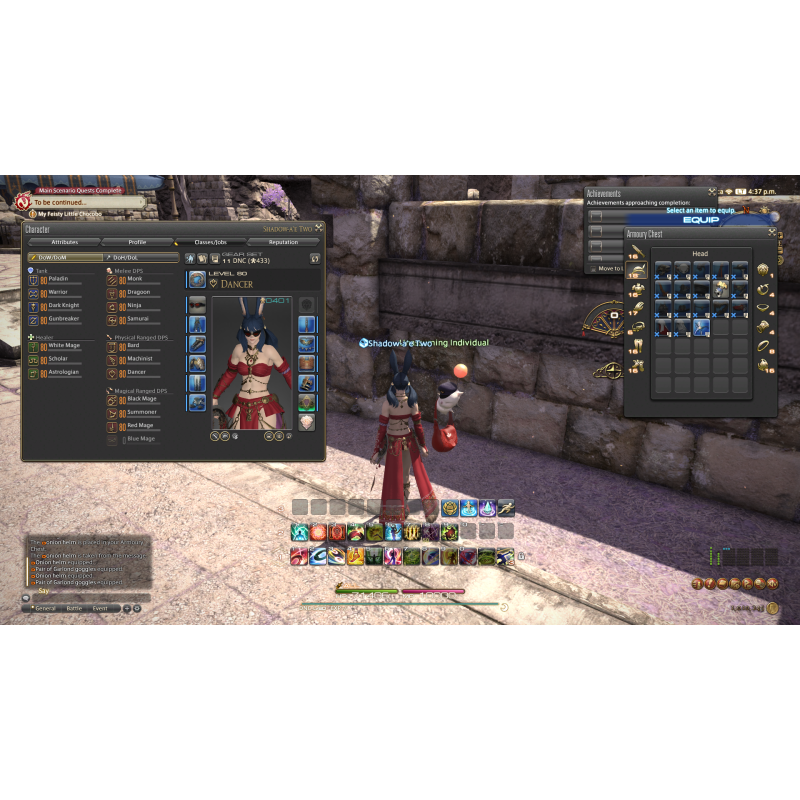Screen dimensions: 800x800
Task: Select the White Mage job entry
Action: (65, 345)
